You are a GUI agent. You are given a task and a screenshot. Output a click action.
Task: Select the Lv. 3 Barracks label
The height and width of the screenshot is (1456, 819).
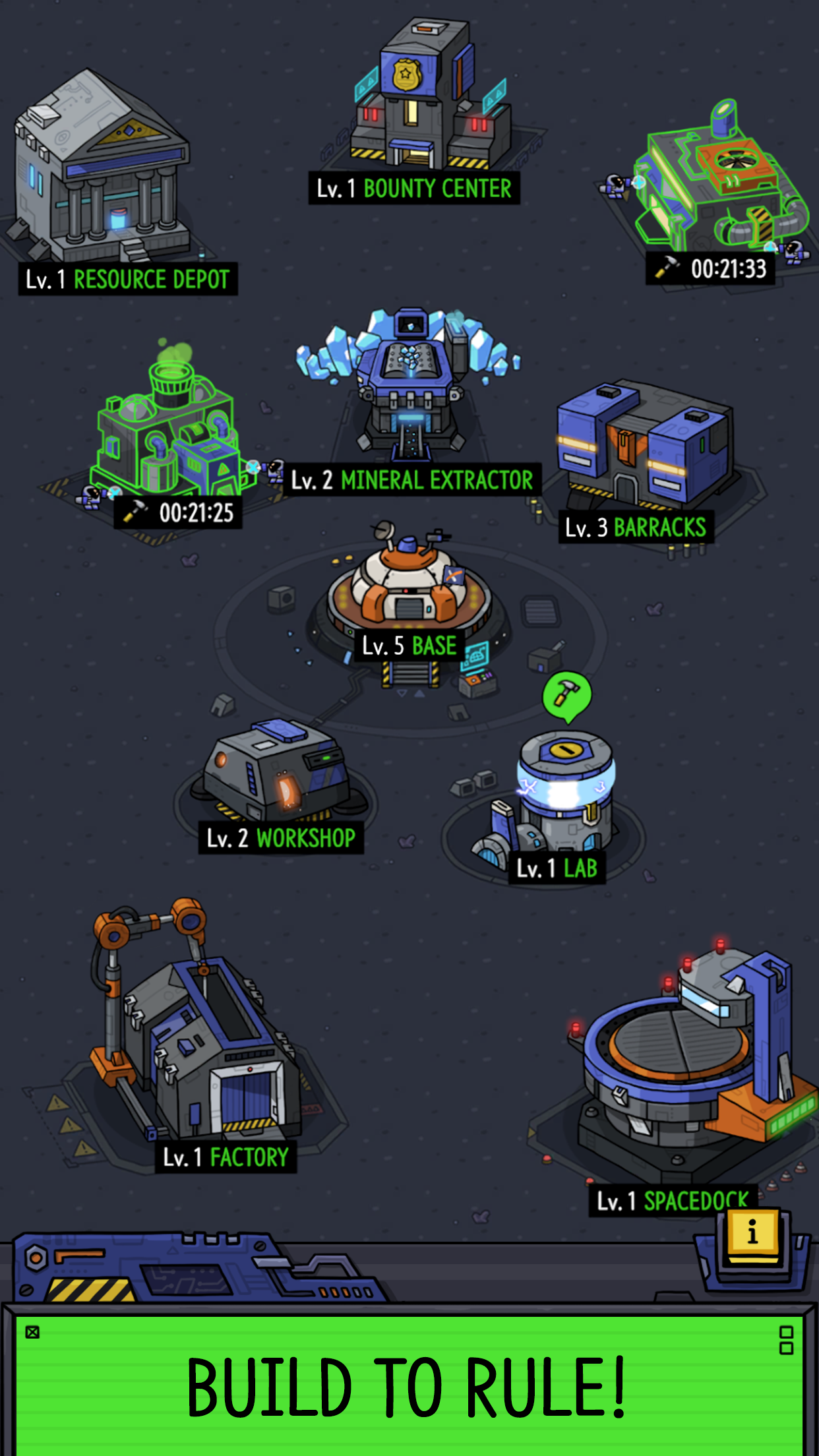tap(636, 528)
